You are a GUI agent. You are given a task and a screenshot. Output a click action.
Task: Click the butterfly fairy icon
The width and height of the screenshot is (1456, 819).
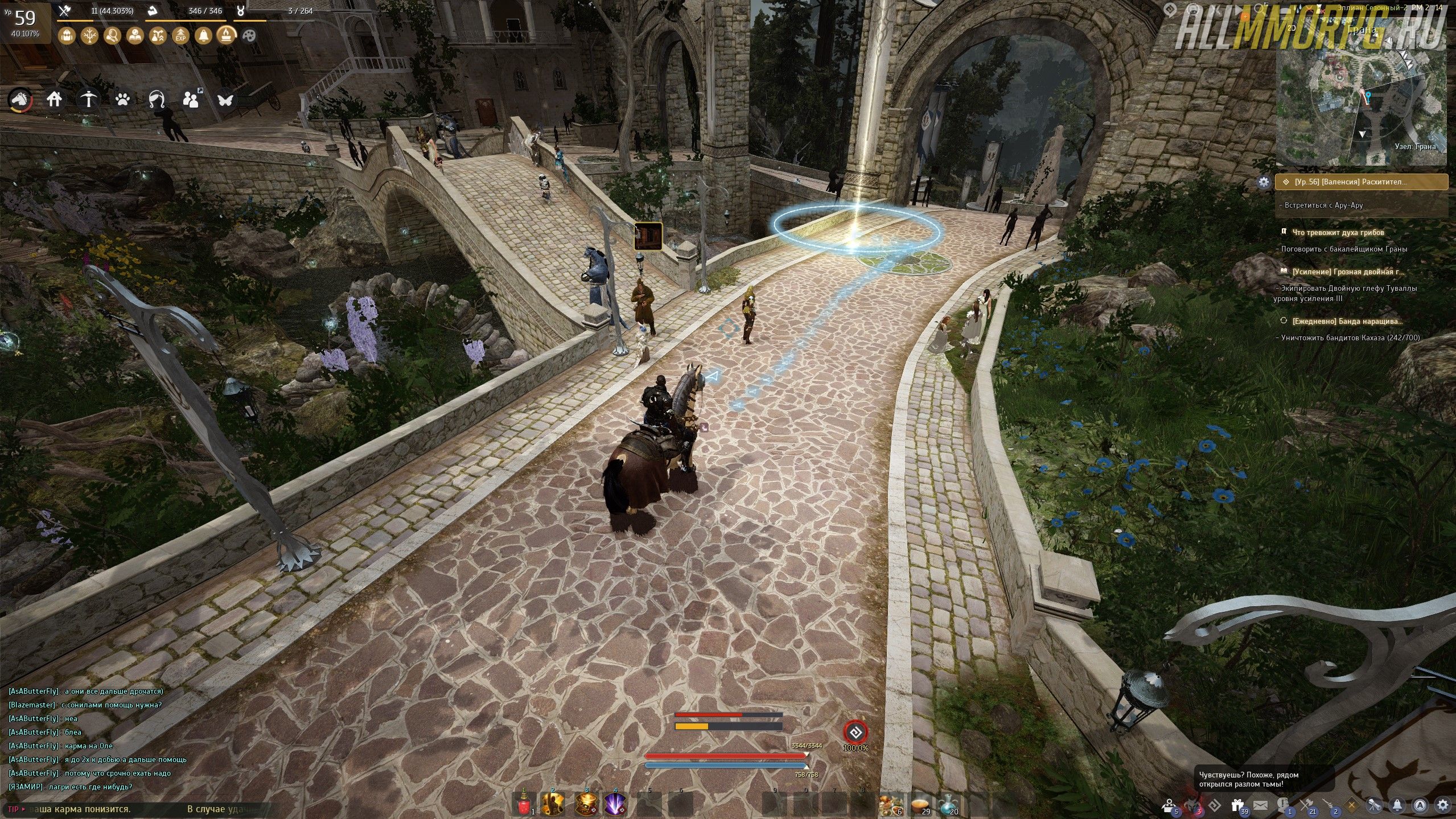click(225, 100)
